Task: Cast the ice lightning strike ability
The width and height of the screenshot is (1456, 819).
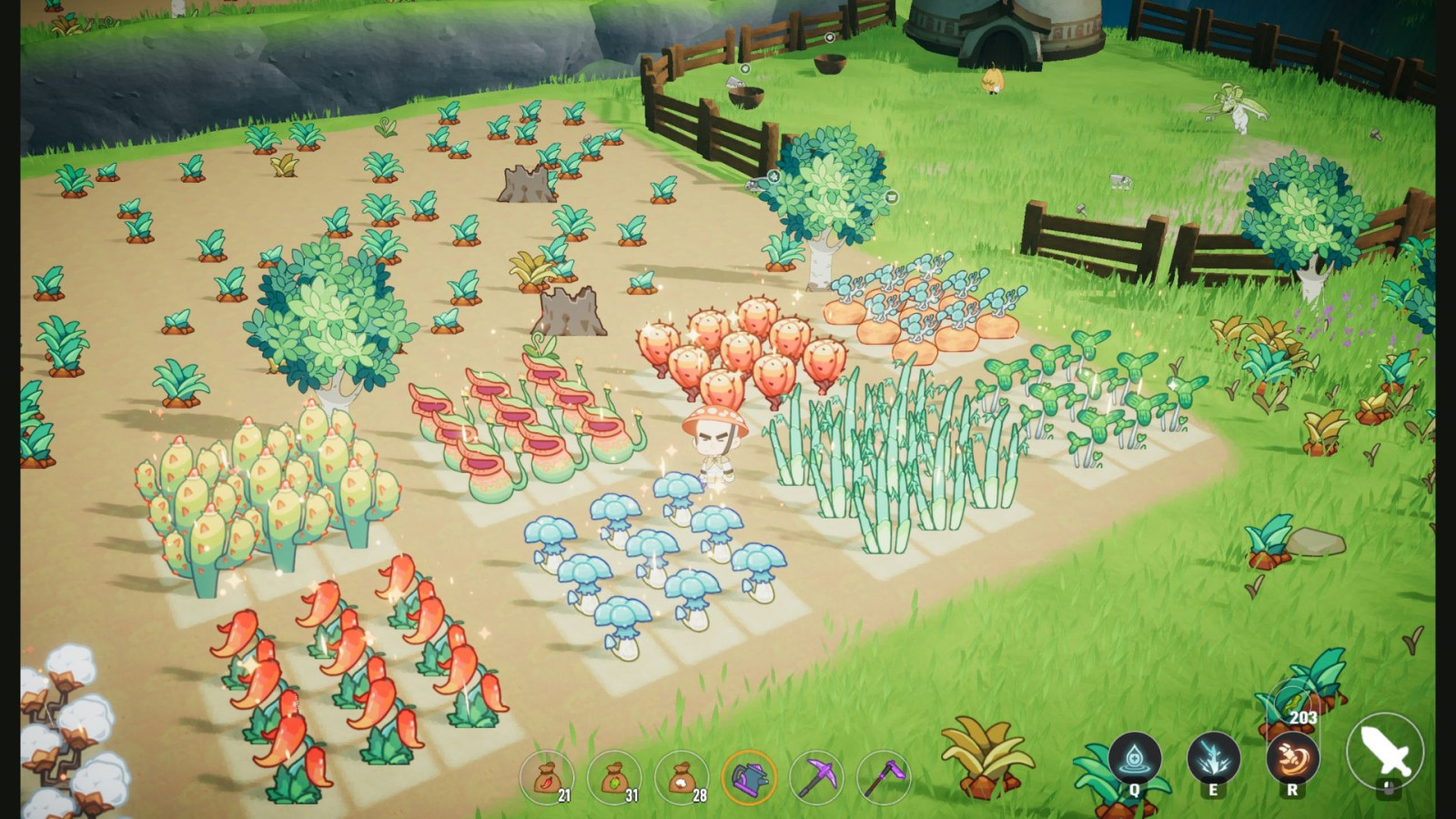Action: pos(1214,759)
